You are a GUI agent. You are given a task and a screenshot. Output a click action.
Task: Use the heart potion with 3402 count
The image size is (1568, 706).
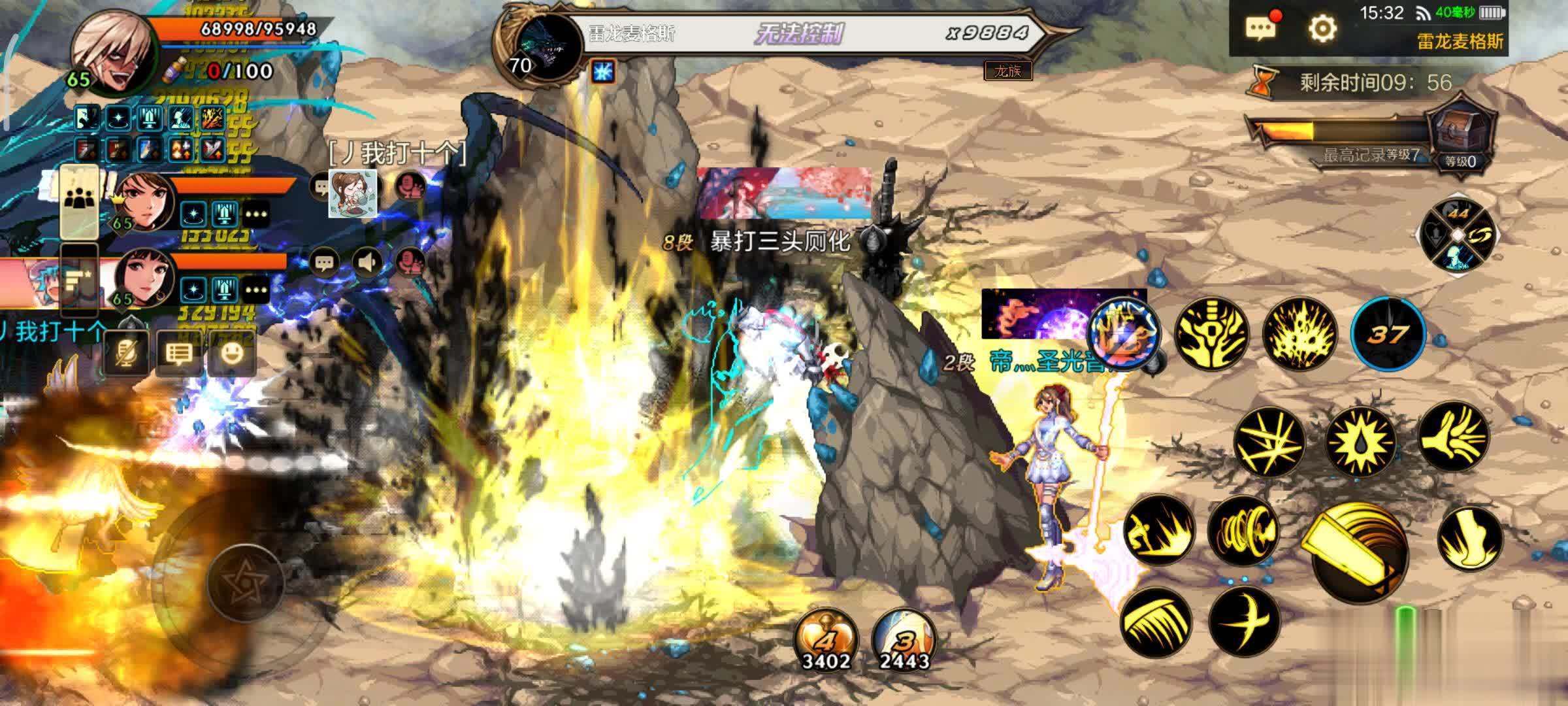(x=826, y=641)
